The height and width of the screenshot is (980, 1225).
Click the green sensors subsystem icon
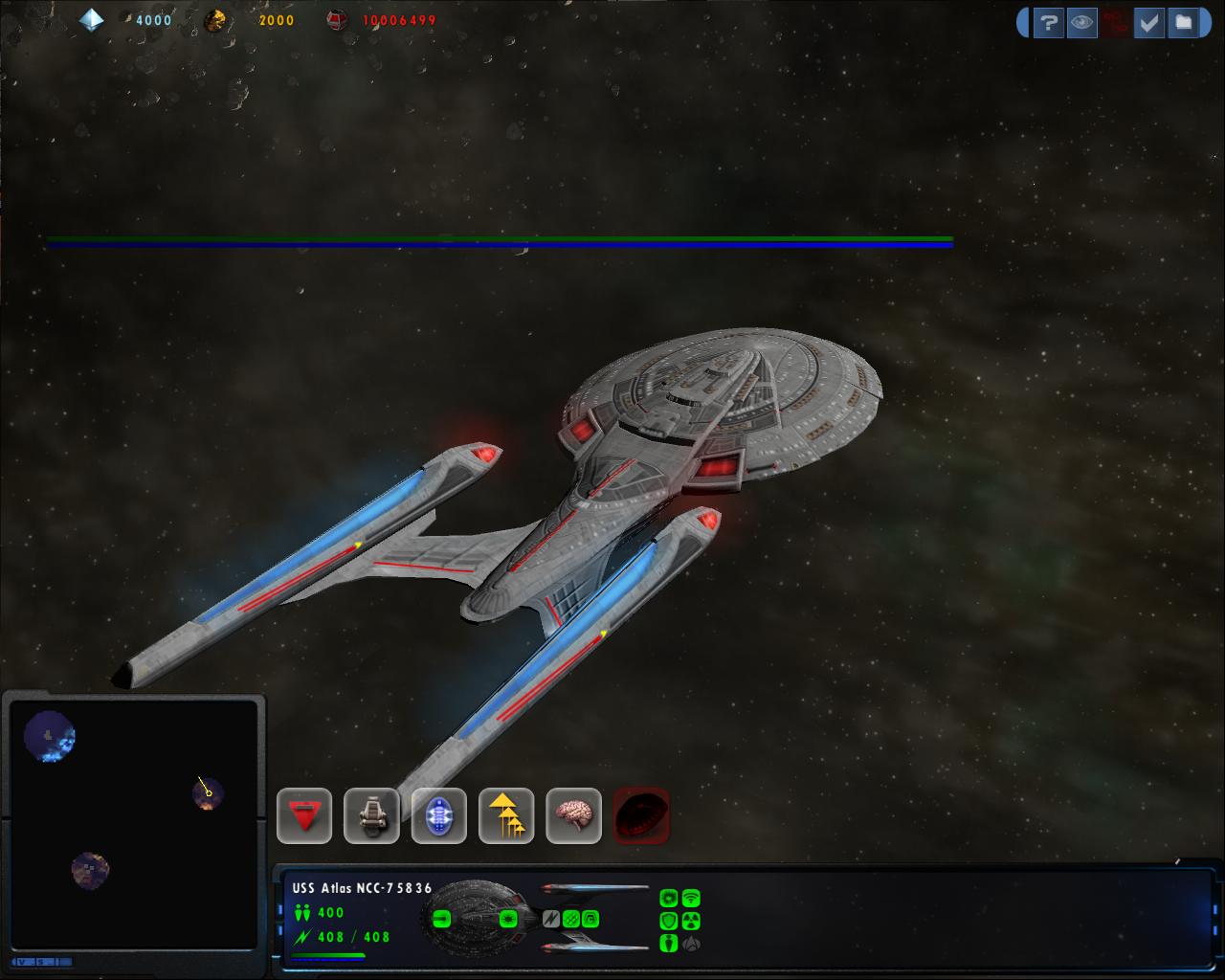[x=691, y=899]
